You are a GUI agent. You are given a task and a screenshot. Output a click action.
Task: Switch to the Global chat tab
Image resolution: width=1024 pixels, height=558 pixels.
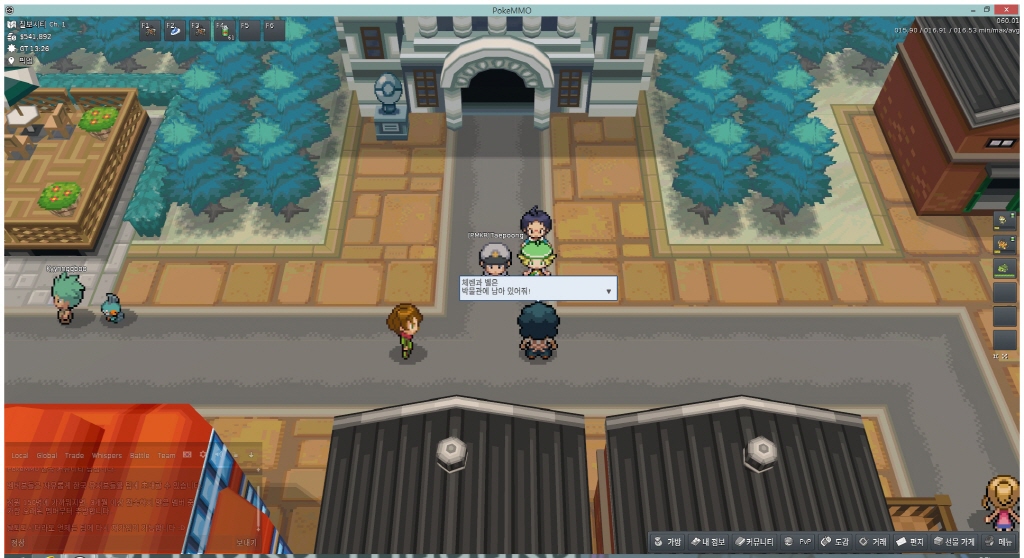[47, 455]
